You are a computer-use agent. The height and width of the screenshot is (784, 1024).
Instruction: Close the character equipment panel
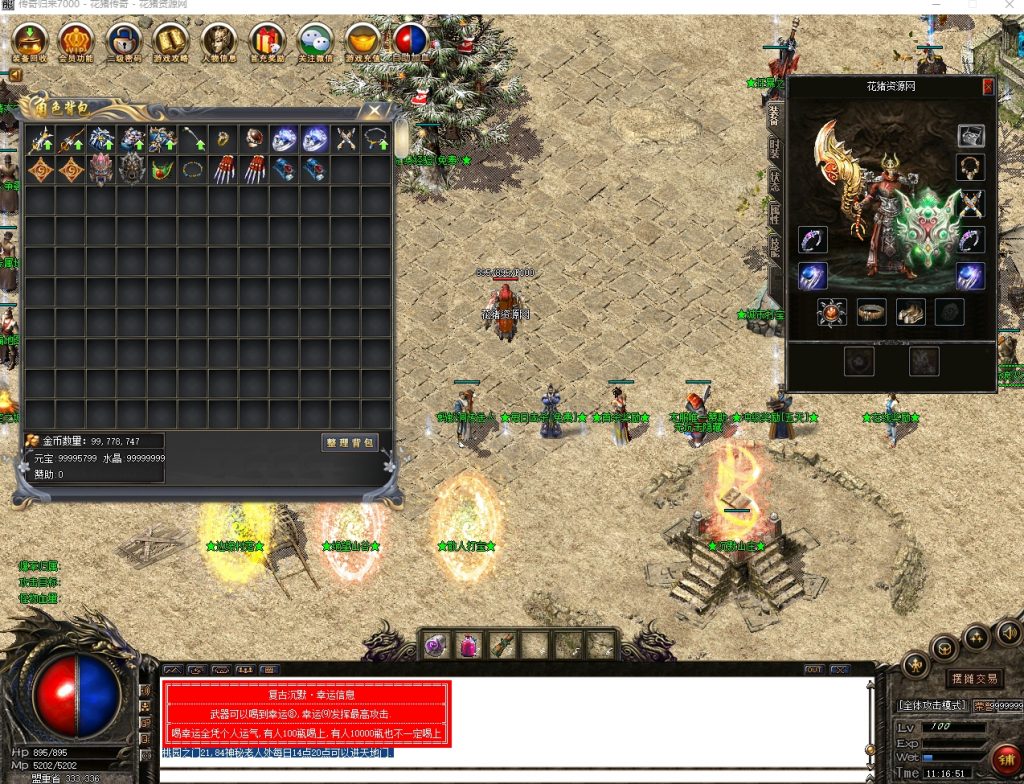(988, 87)
